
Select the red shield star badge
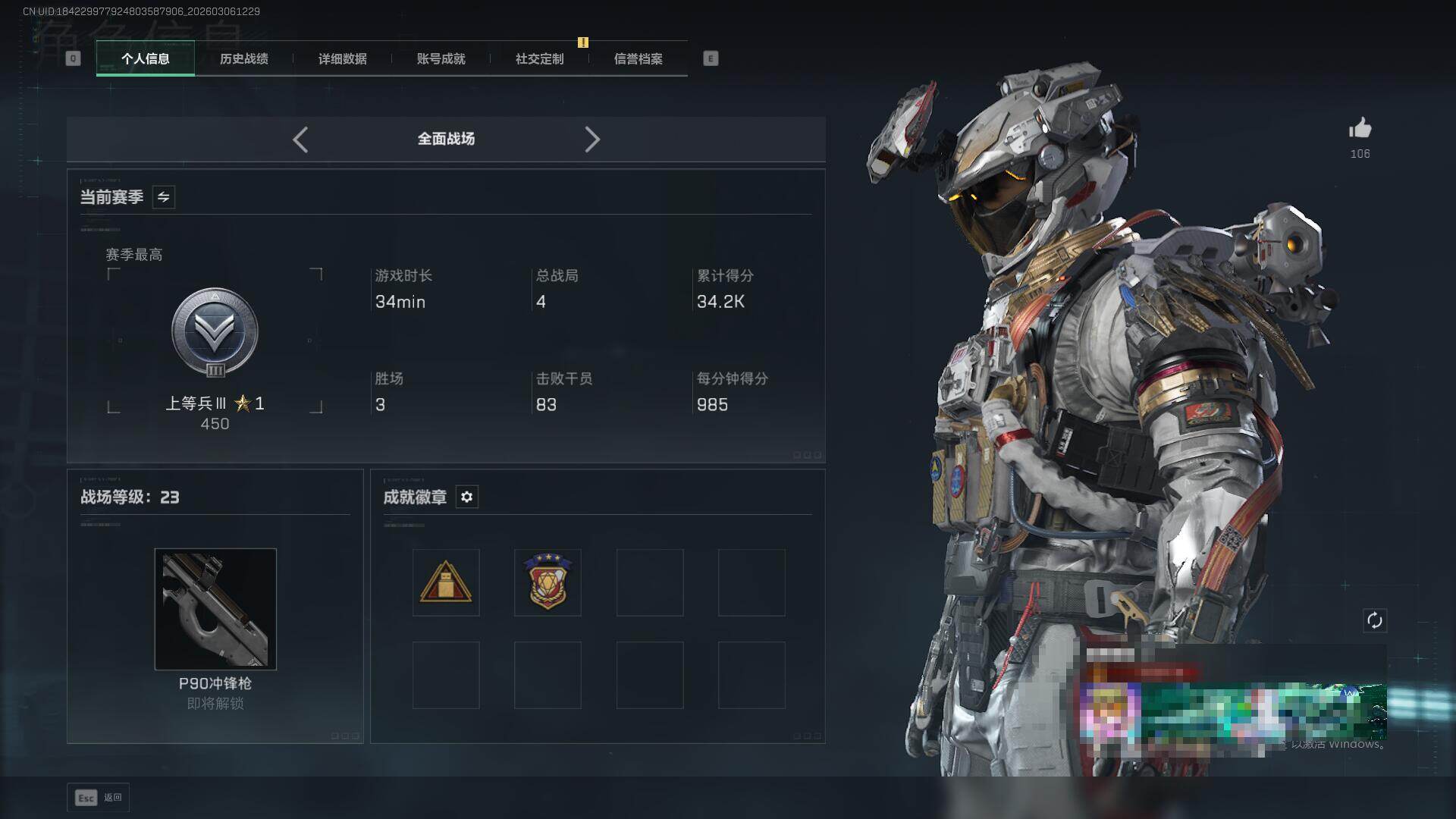548,582
